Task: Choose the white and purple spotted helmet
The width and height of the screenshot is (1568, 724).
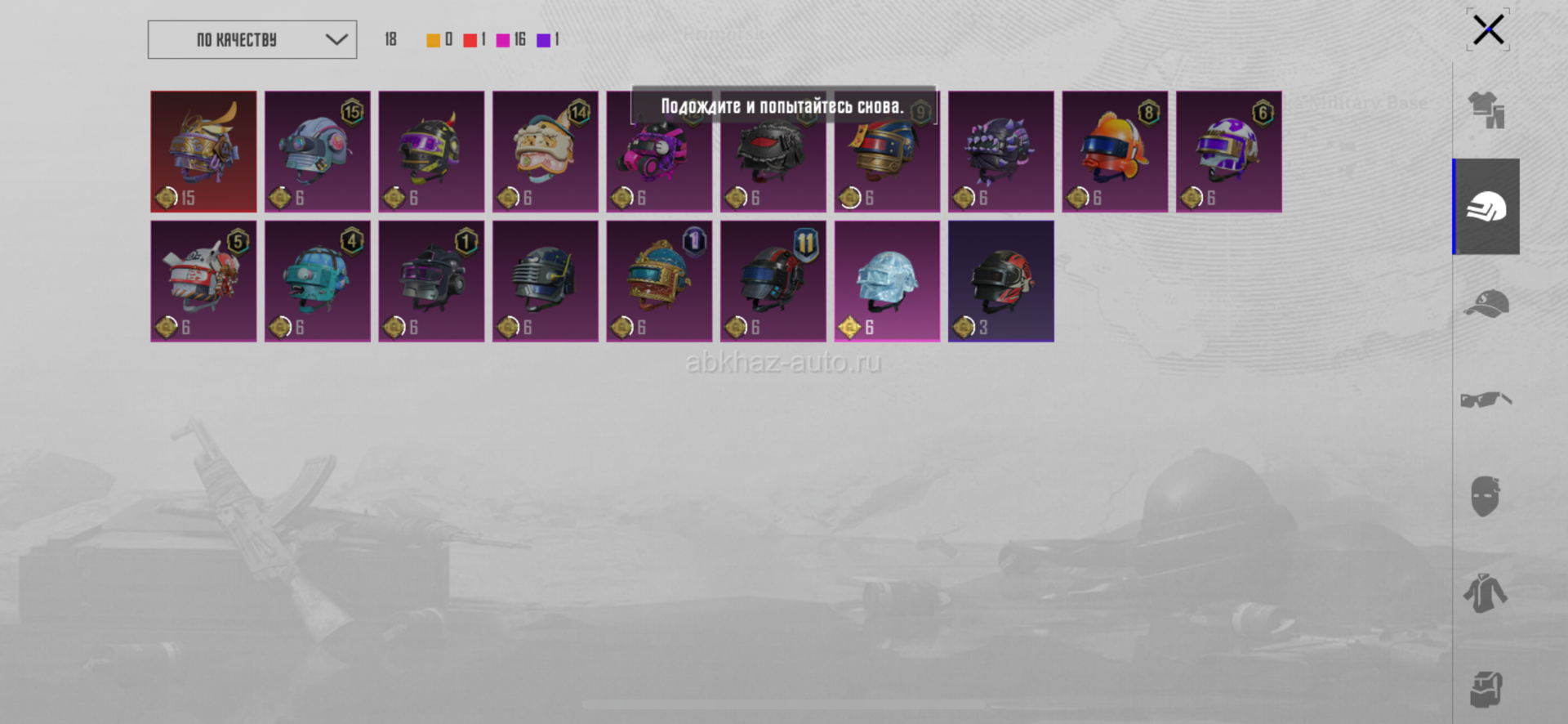Action: coord(1228,151)
